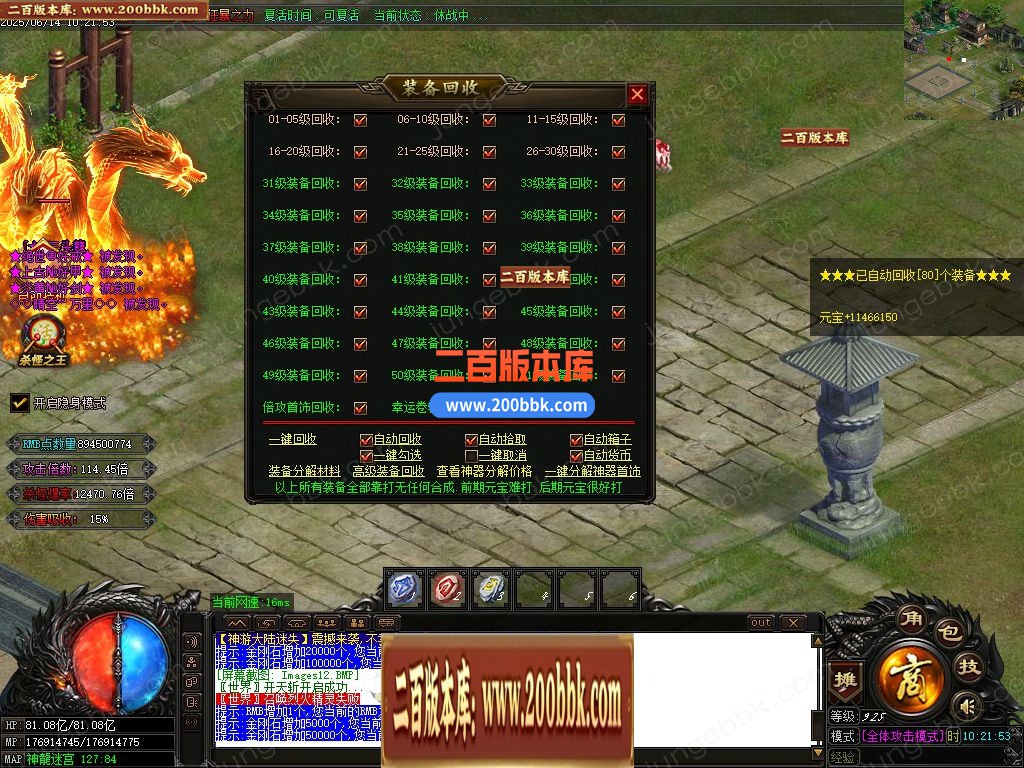This screenshot has height=768, width=1024.
Task: Toggle the 自动箱子 checkbox
Action: [576, 440]
